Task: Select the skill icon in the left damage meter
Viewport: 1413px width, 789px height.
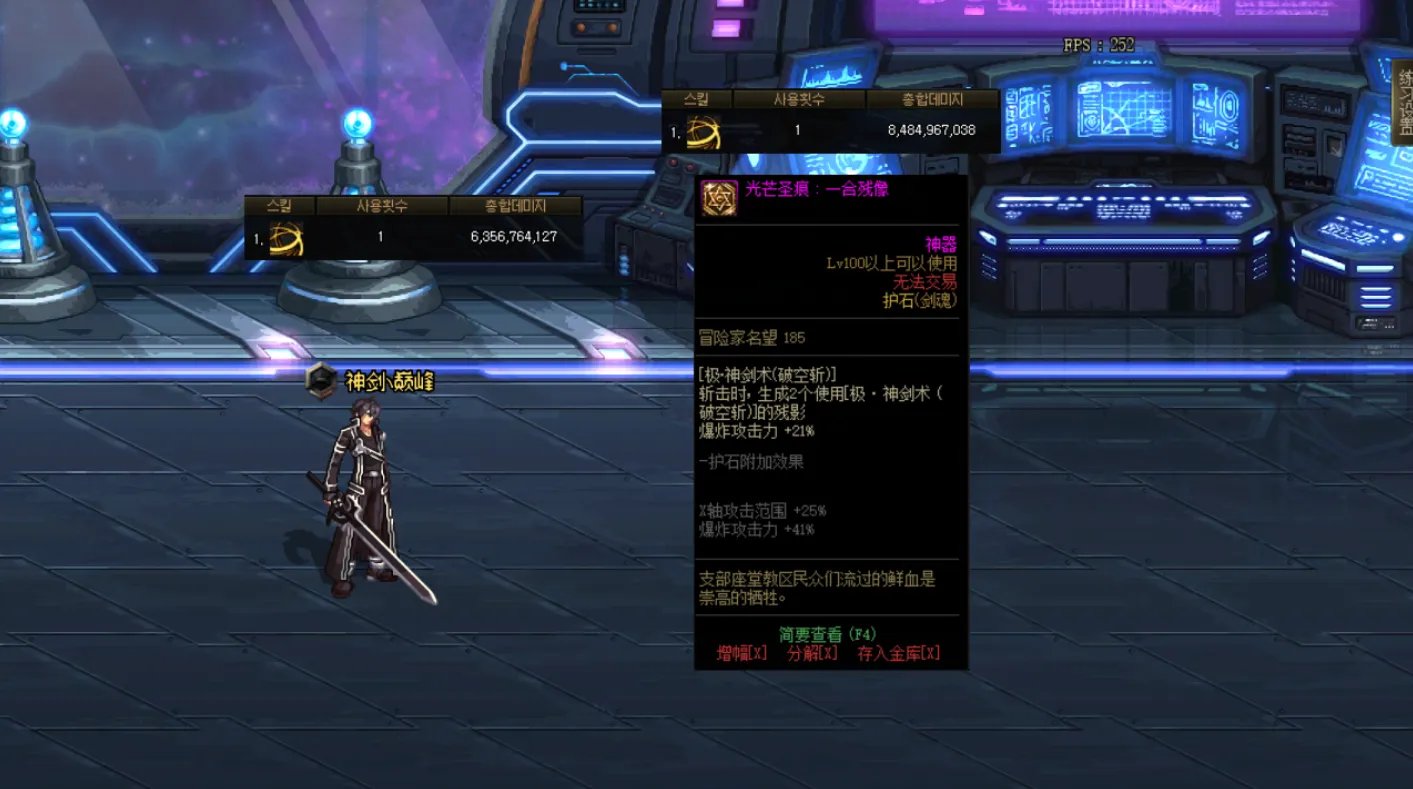Action: click(289, 235)
